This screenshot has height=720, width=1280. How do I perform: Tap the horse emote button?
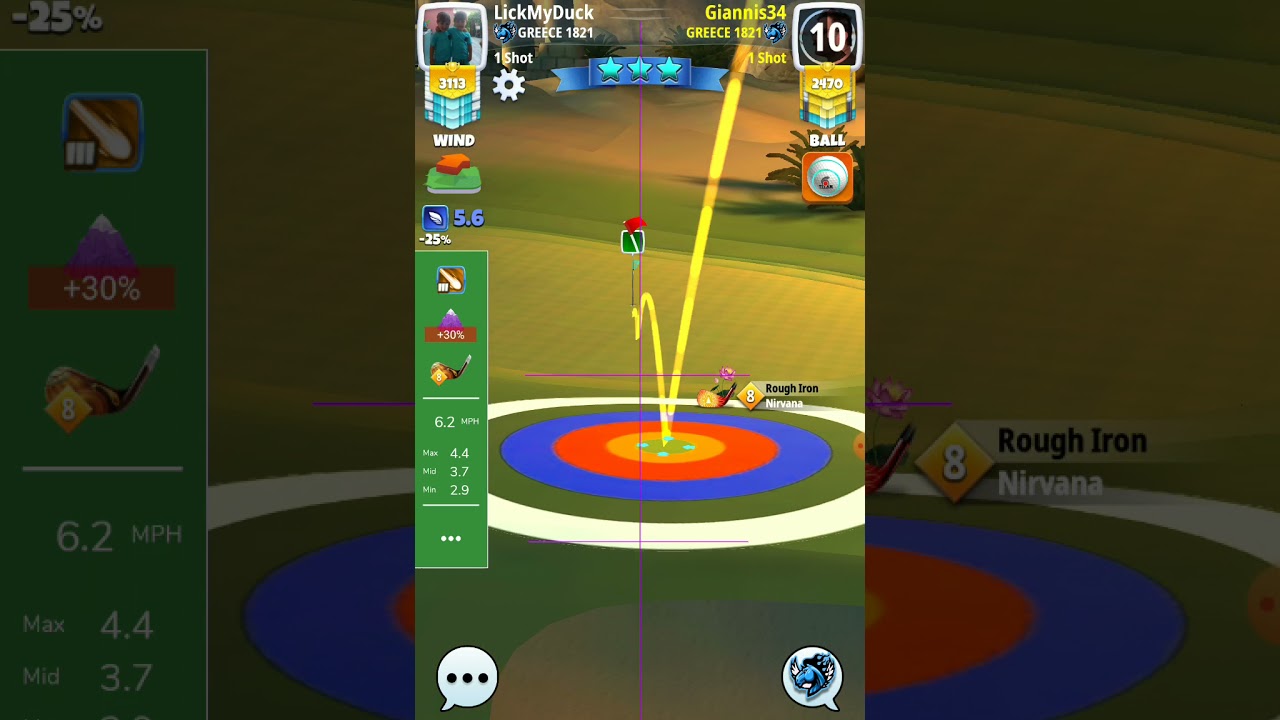[812, 676]
